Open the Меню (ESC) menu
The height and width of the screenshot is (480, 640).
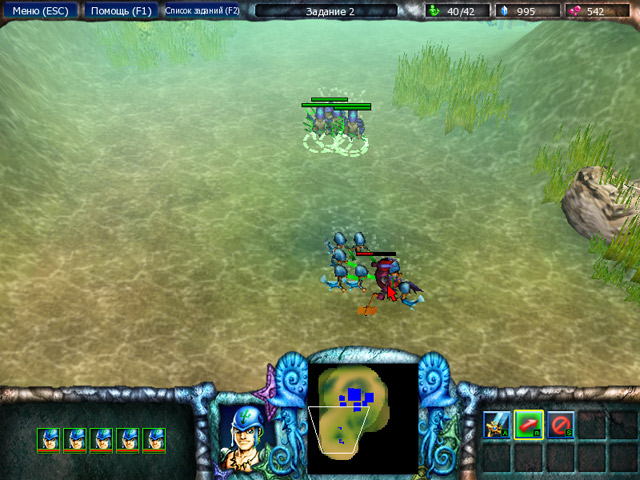point(39,11)
